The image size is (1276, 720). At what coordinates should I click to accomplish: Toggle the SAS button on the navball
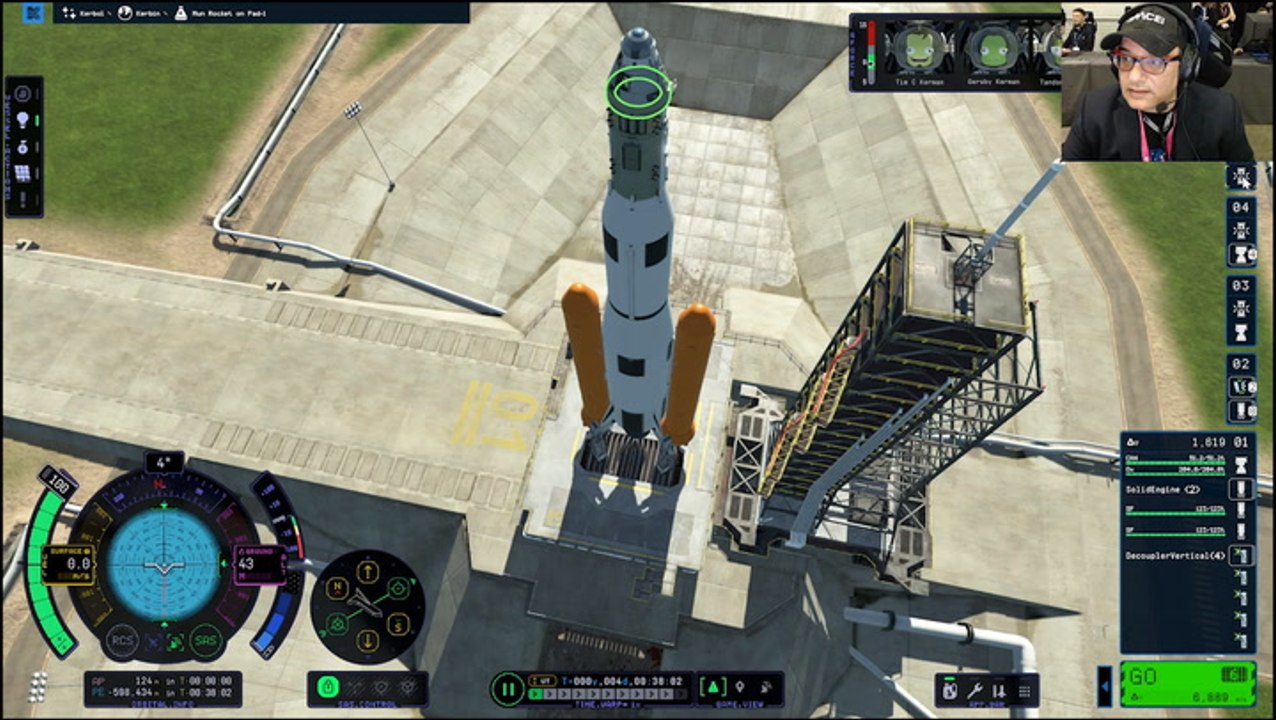tap(206, 641)
